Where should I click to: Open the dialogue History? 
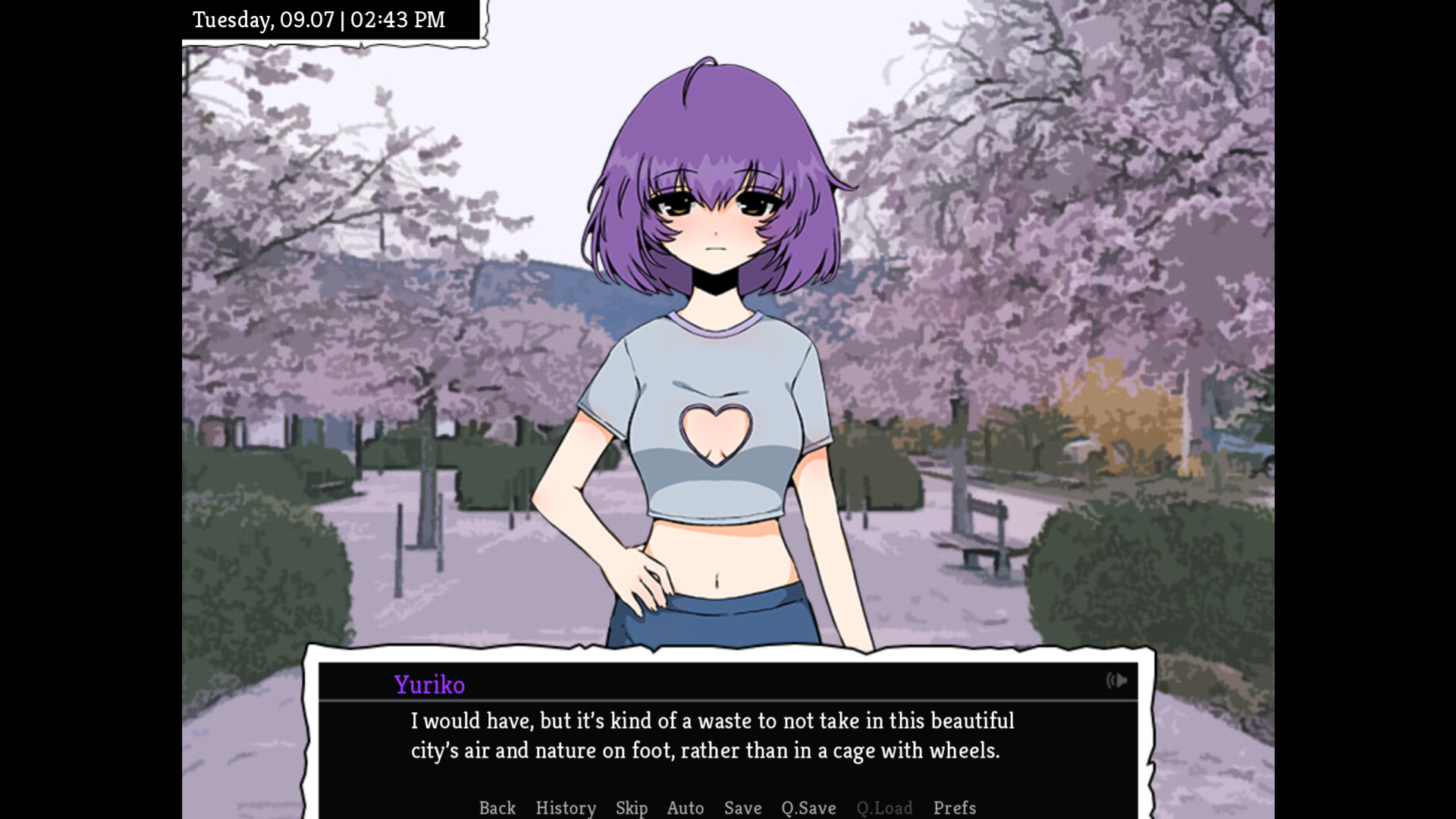tap(566, 808)
